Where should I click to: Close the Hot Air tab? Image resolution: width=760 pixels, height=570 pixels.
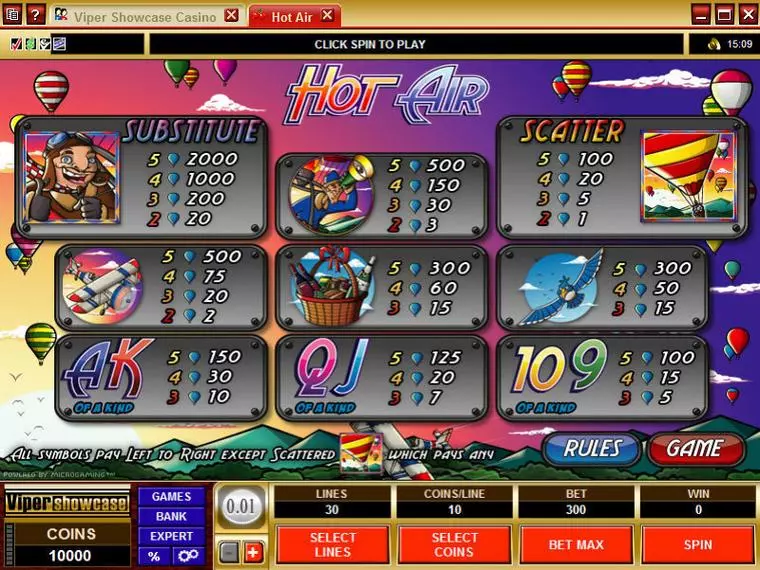tap(328, 16)
